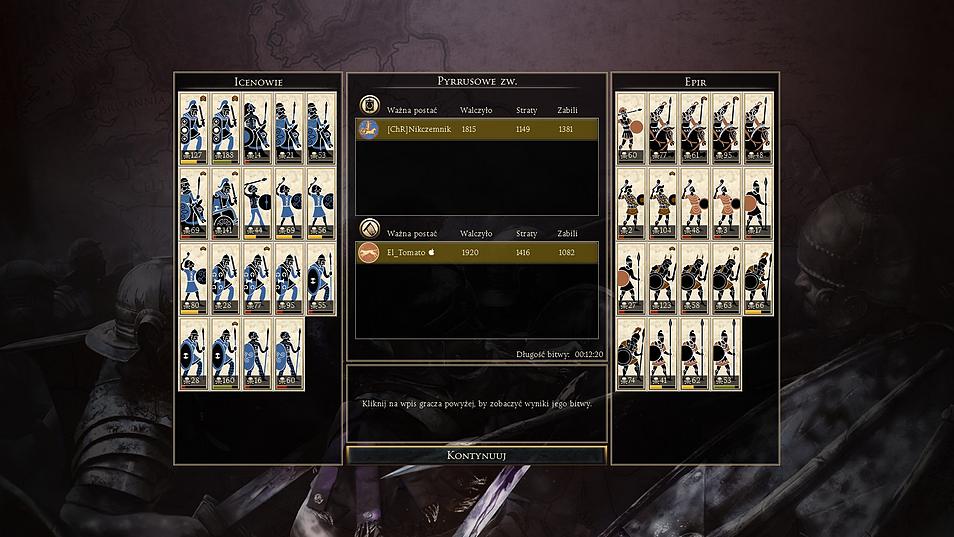Choose the Icenowie slinger card with 44 kills
Viewport: 954px width, 537px height.
[257, 203]
